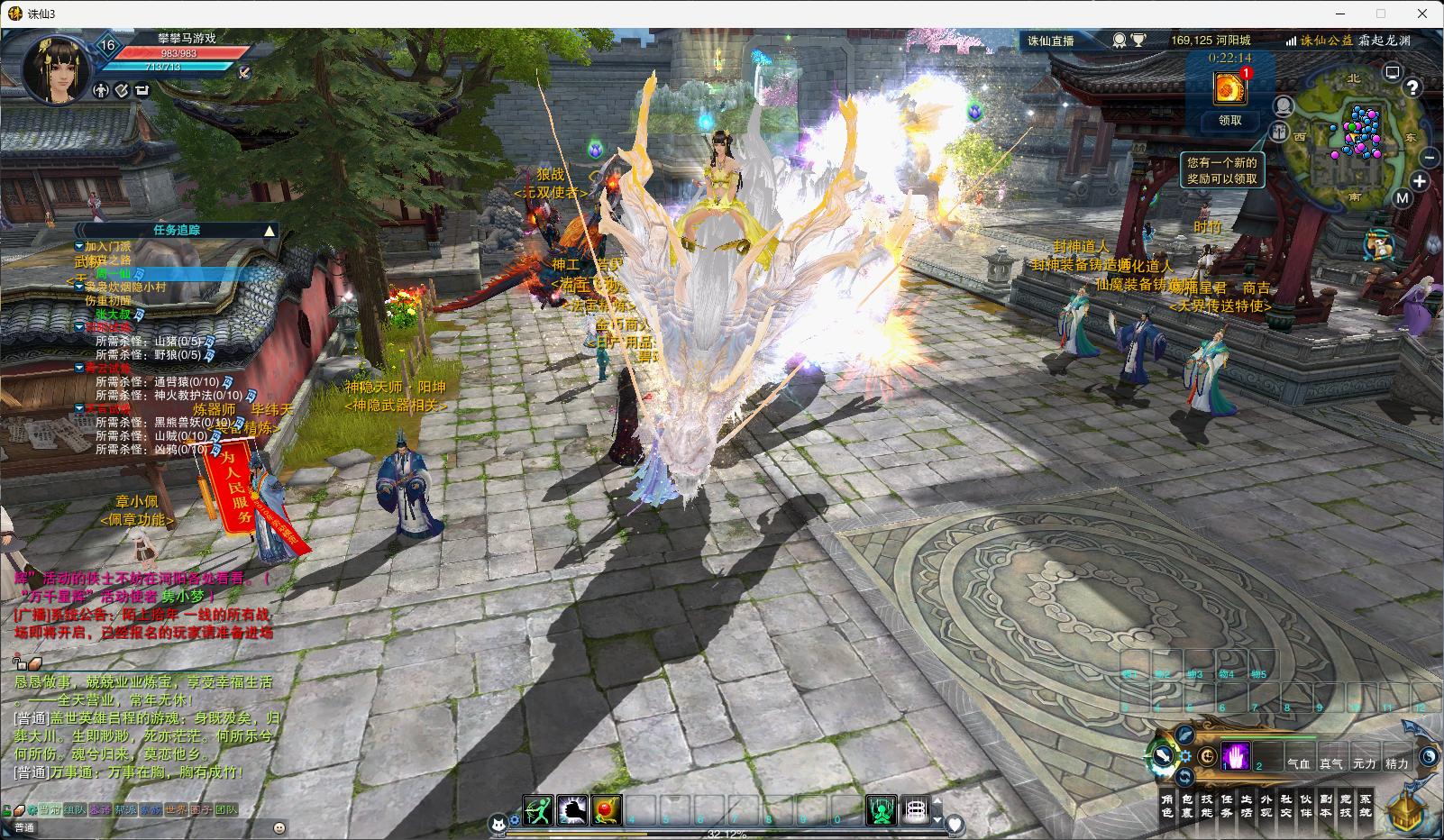This screenshot has height=840, width=1444.
Task: Click the blue gear settings icon beside action bar
Action: (1185, 755)
